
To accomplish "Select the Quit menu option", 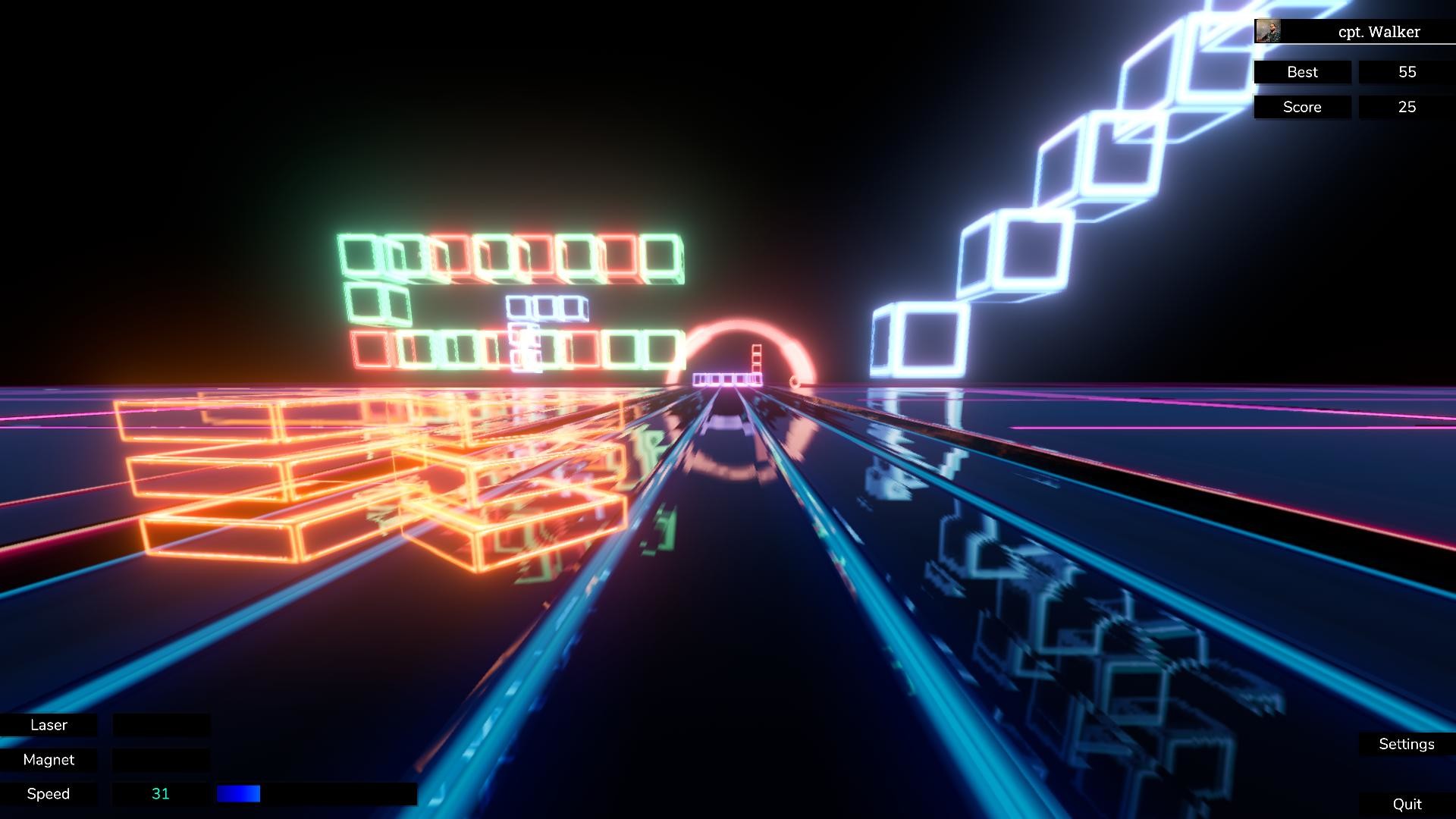I will tap(1407, 803).
